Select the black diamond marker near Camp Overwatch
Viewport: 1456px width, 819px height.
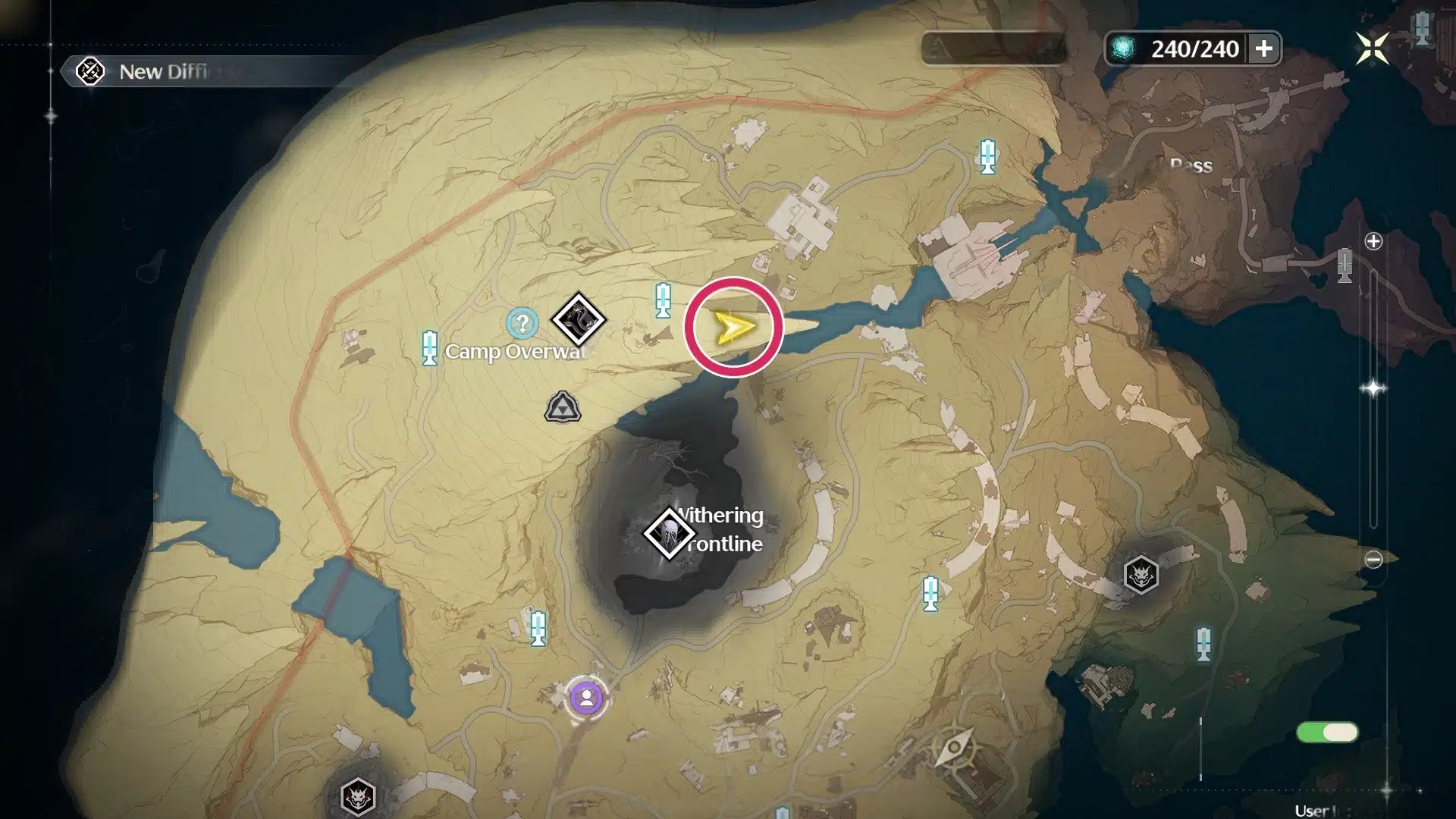click(x=578, y=319)
